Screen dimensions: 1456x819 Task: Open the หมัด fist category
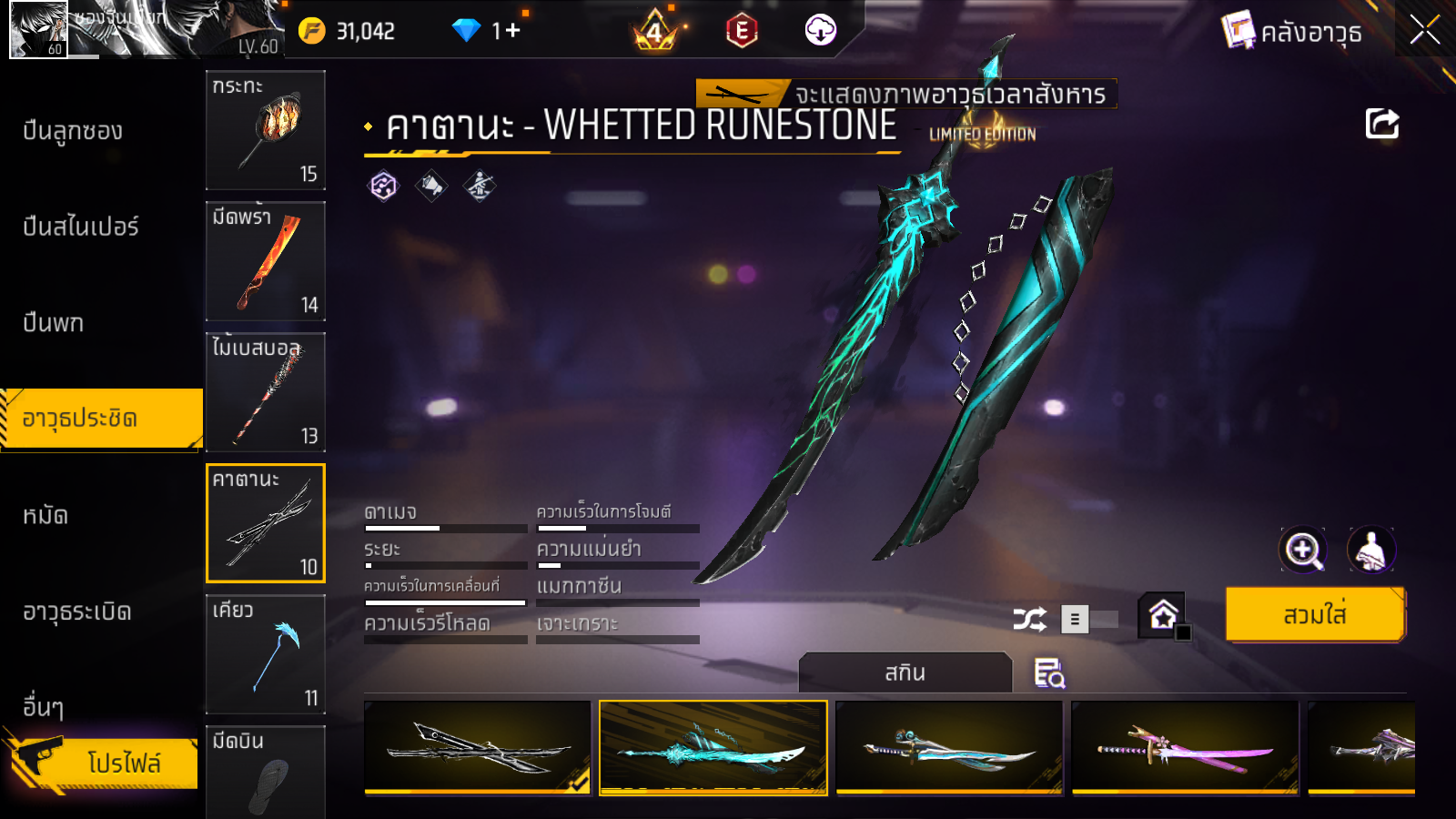click(45, 516)
